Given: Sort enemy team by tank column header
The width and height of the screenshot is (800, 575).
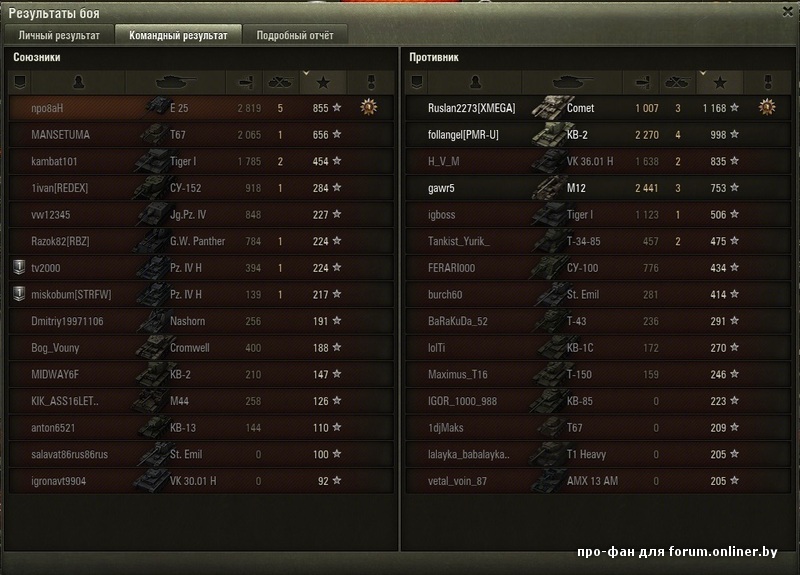Looking at the screenshot, I should pos(573,81).
